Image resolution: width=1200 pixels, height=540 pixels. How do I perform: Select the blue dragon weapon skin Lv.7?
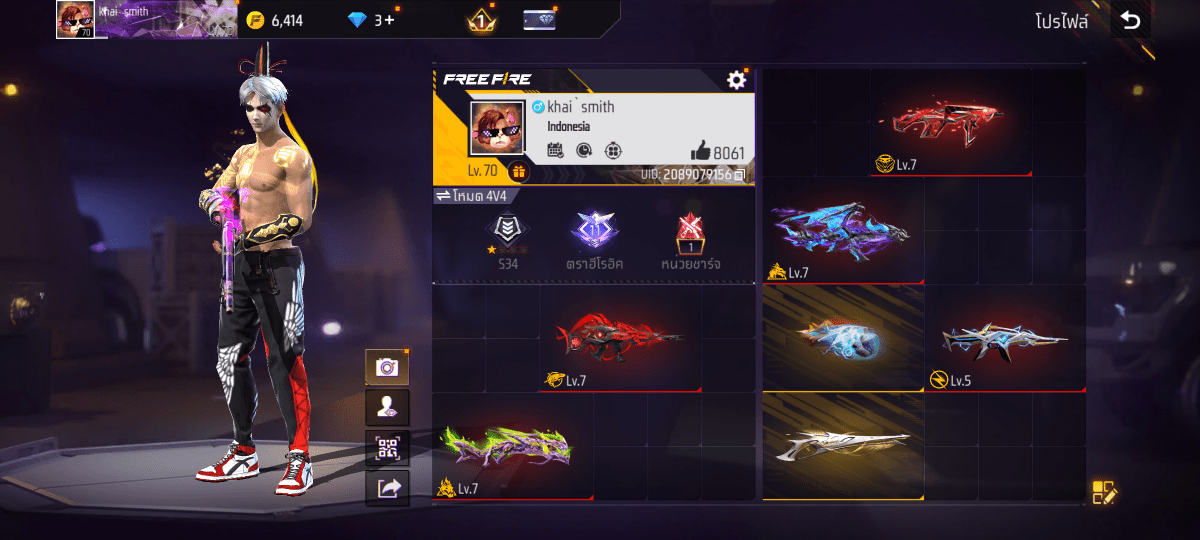(x=842, y=232)
